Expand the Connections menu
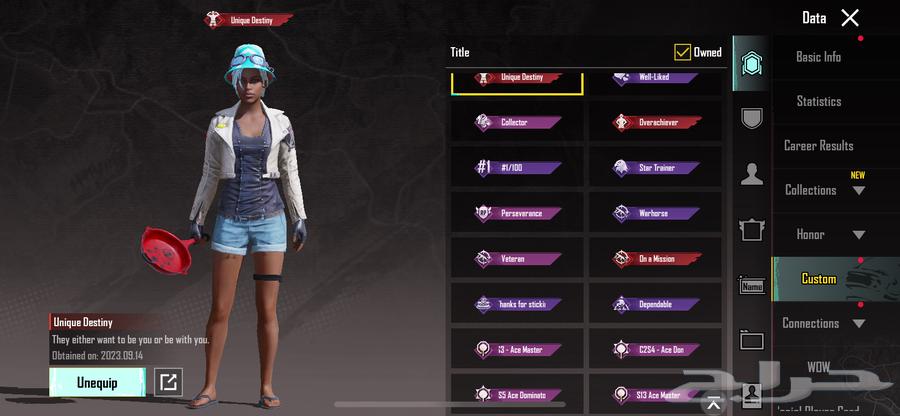Image resolution: width=900 pixels, height=416 pixels. (x=824, y=323)
